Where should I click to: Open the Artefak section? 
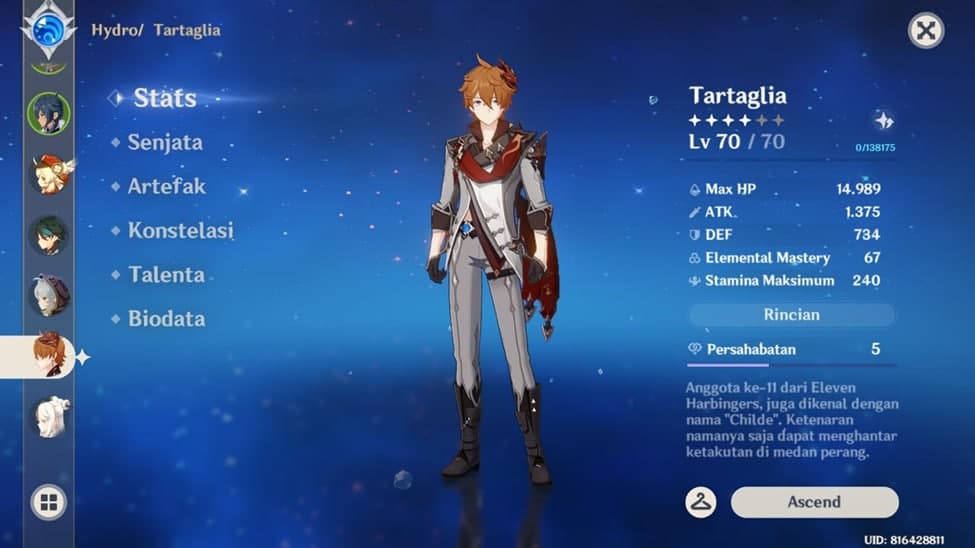[166, 186]
